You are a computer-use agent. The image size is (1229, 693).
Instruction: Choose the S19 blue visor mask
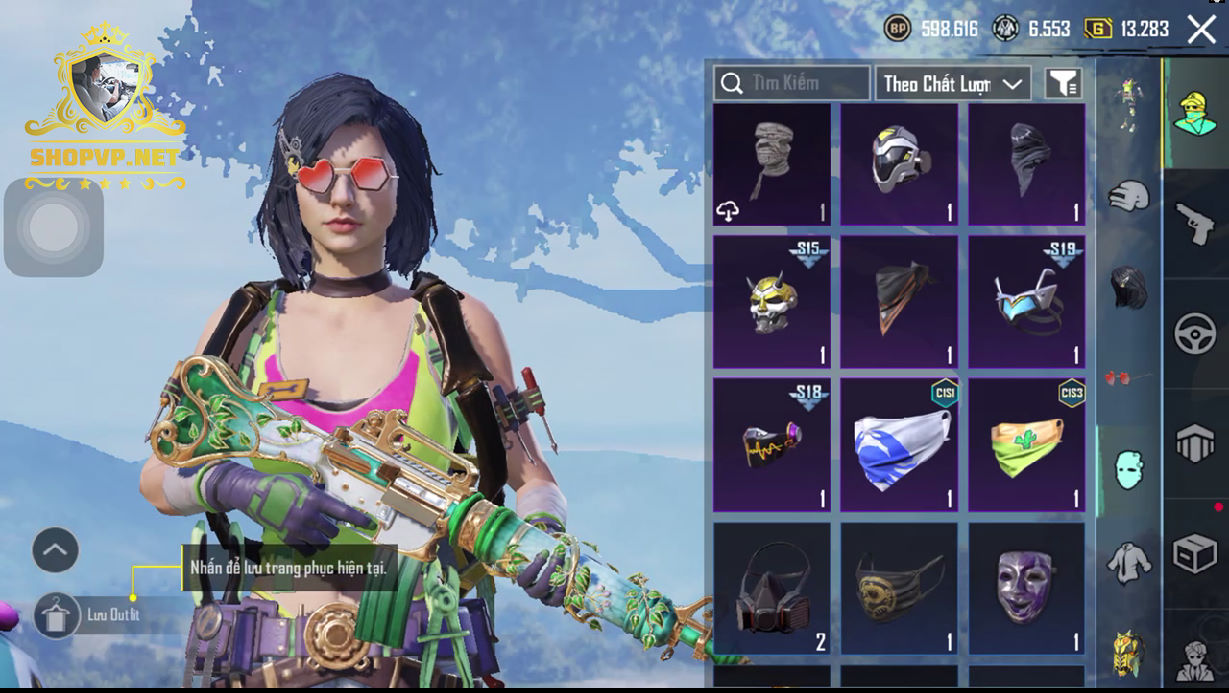[1027, 301]
